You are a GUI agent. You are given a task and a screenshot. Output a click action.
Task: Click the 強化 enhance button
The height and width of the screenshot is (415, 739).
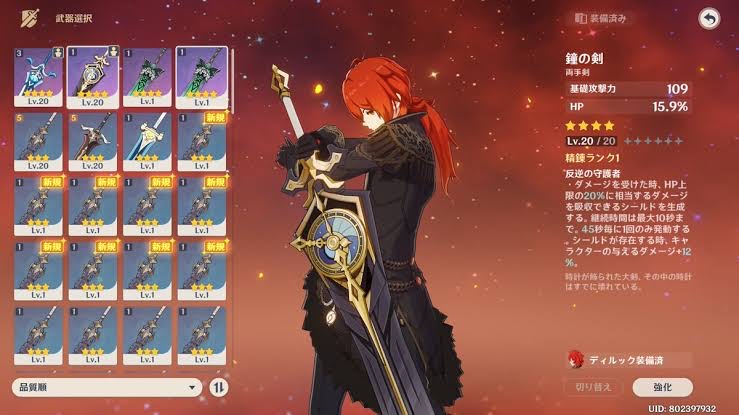click(662, 386)
